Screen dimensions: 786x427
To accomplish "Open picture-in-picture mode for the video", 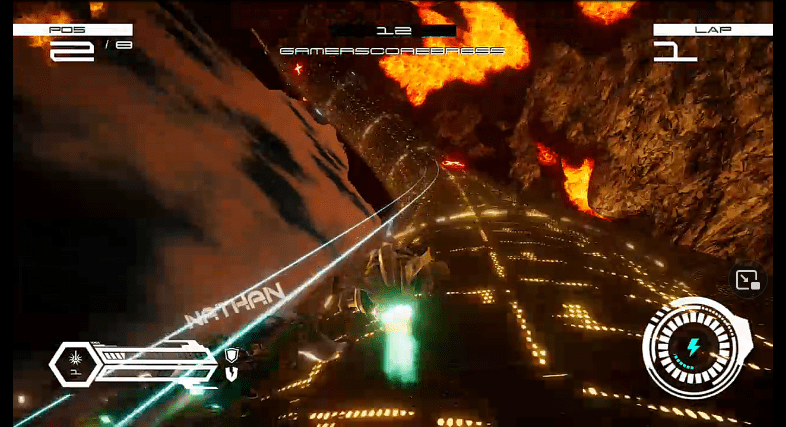I will (747, 281).
